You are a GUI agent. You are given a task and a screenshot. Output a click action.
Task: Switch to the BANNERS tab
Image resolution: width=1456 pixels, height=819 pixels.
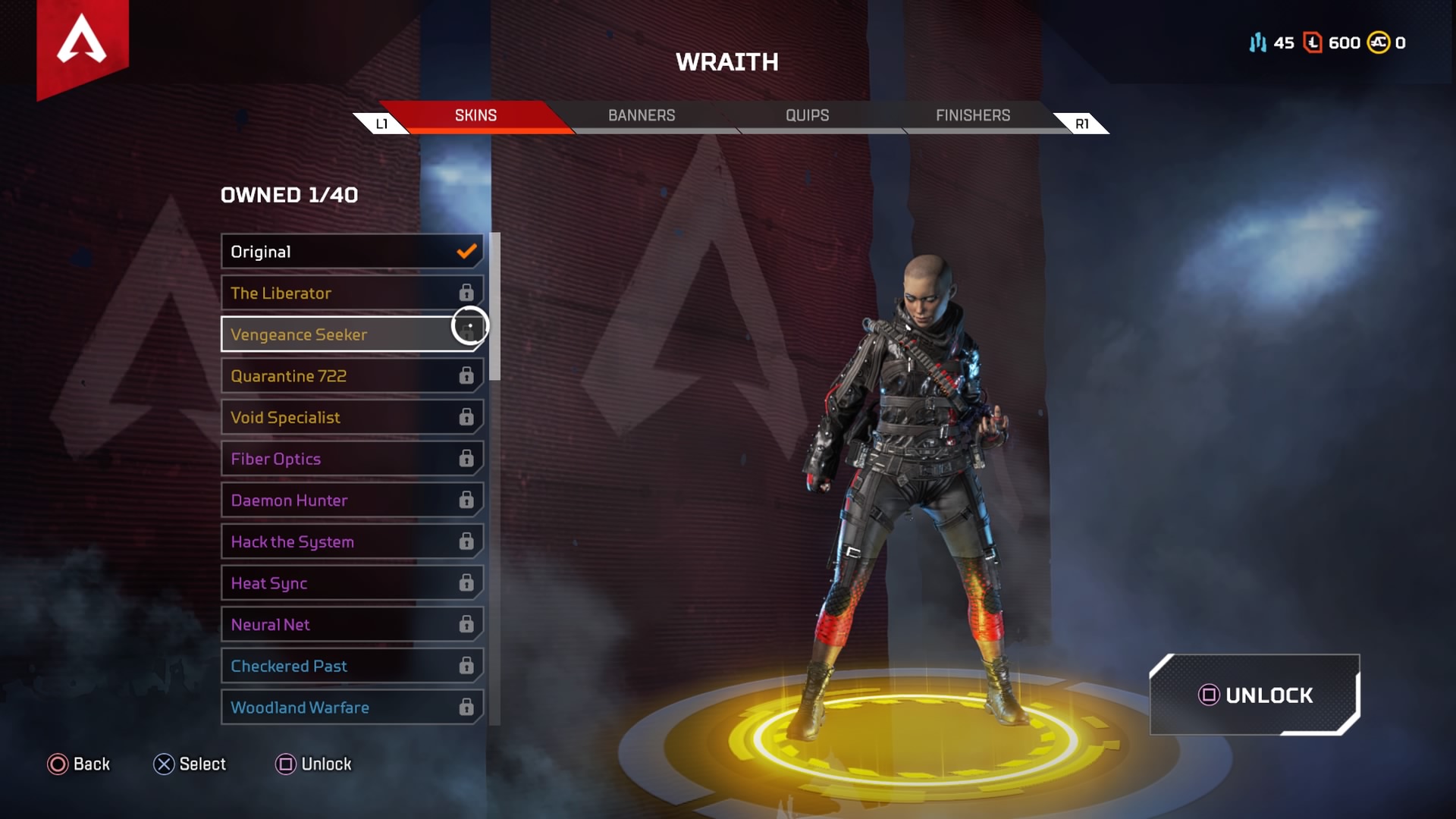coord(642,115)
